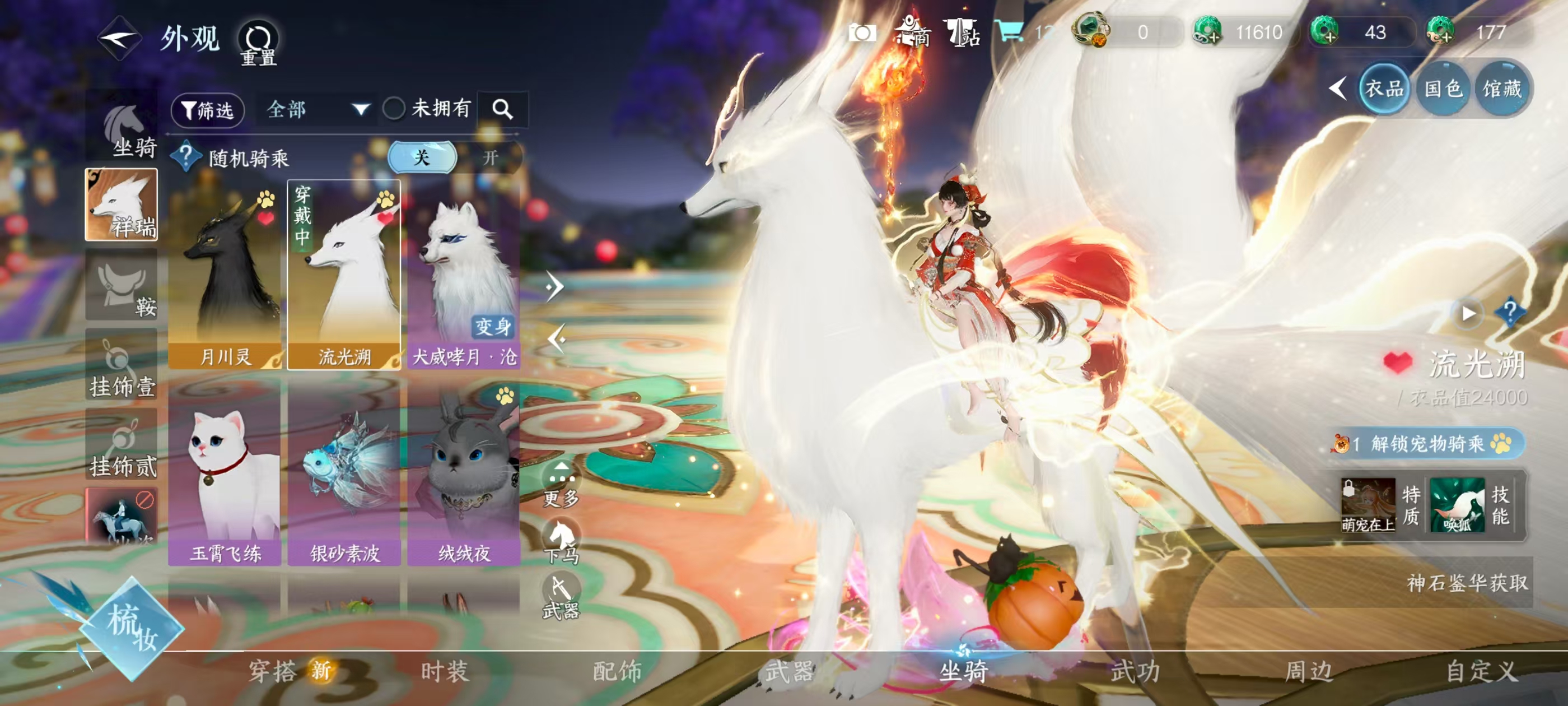Unlock pet riding with 解锁宠物骑乘
The image size is (1568, 706).
point(1427,443)
